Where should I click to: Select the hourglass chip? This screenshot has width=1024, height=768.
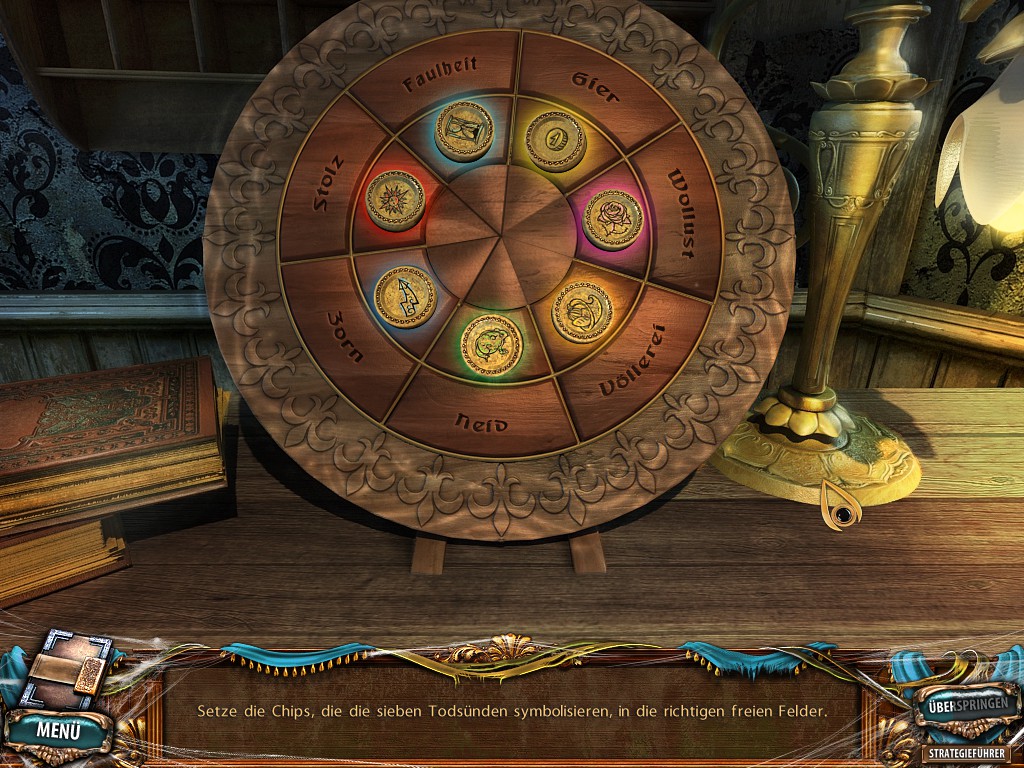pos(464,130)
